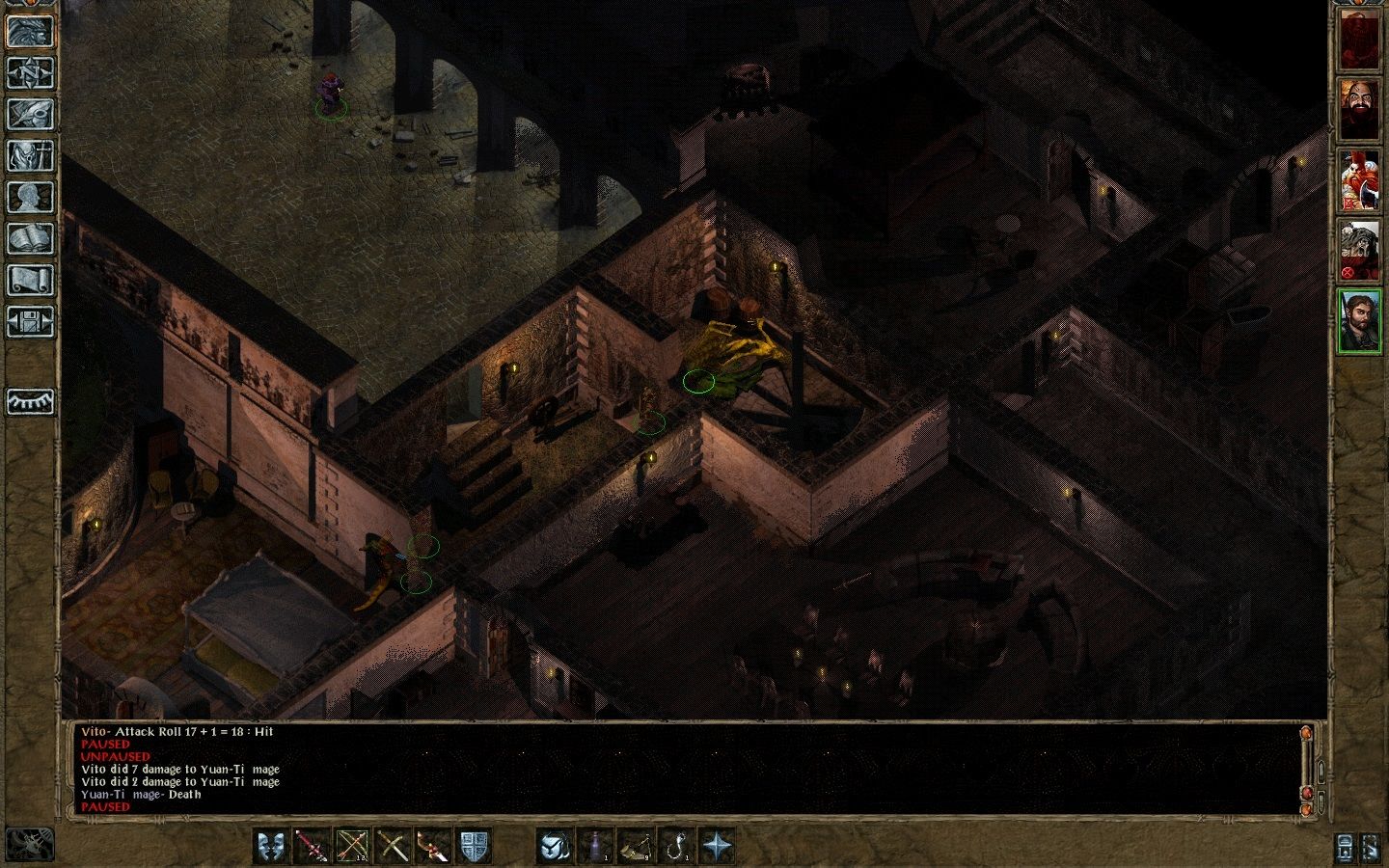Open the star-shaped special abilities button
Image resolution: width=1389 pixels, height=868 pixels.
(x=717, y=846)
